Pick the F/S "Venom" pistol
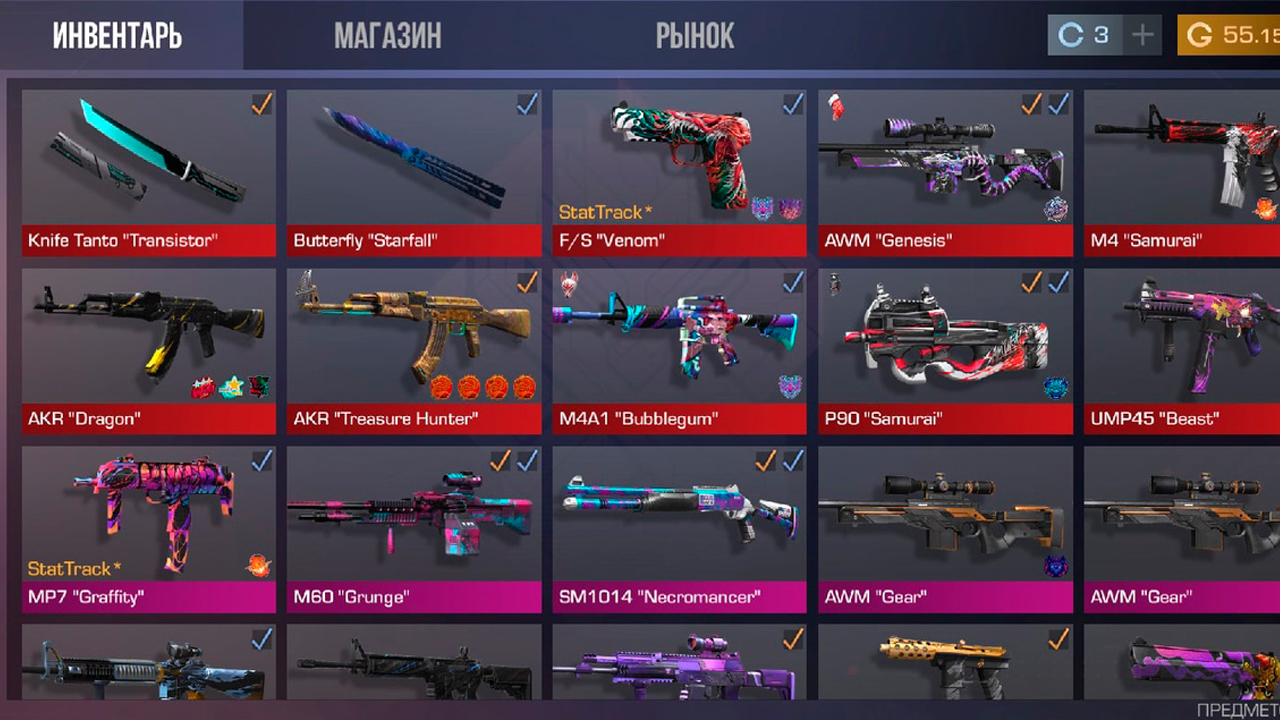 [x=679, y=172]
